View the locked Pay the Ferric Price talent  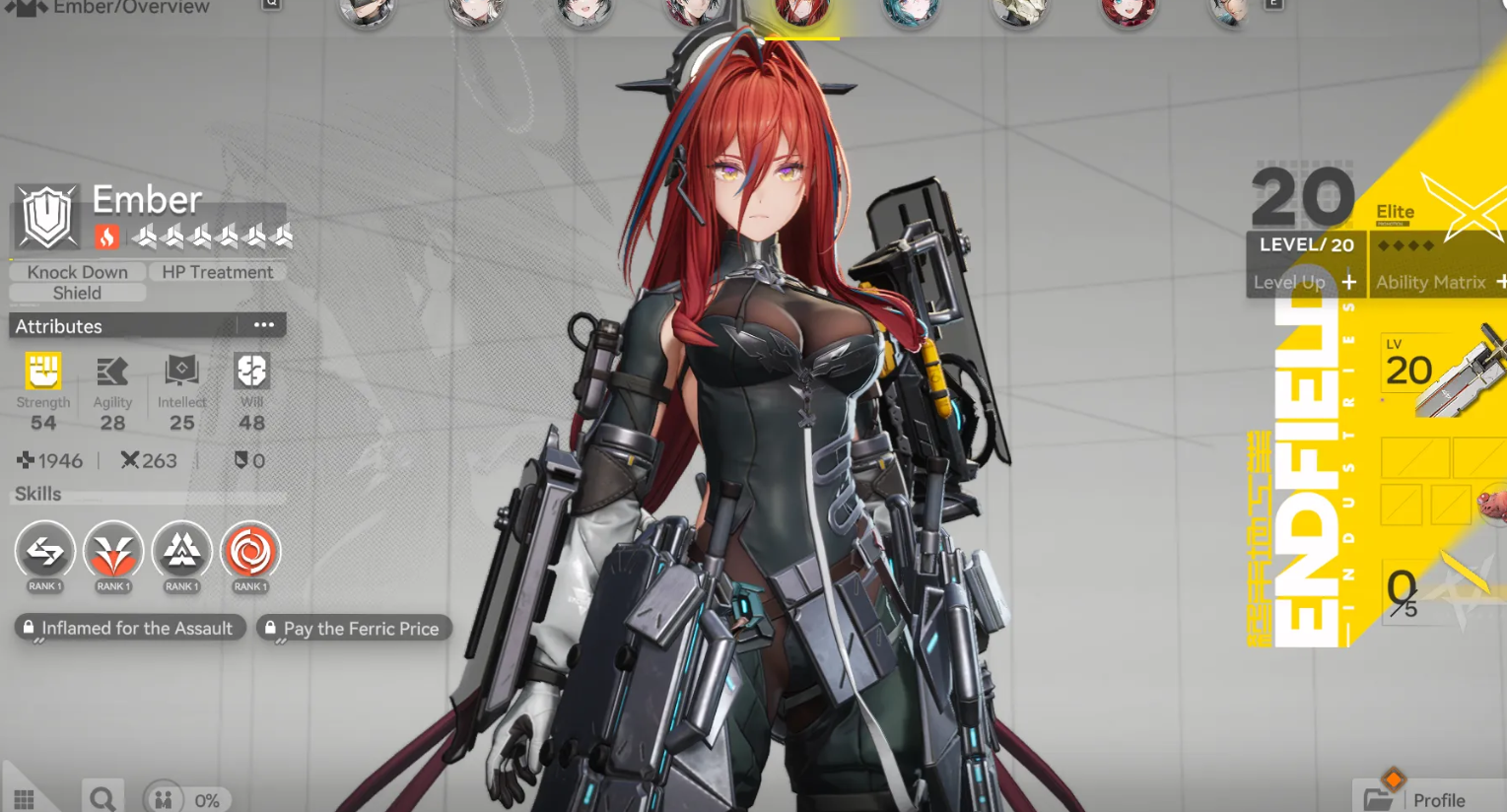point(353,628)
